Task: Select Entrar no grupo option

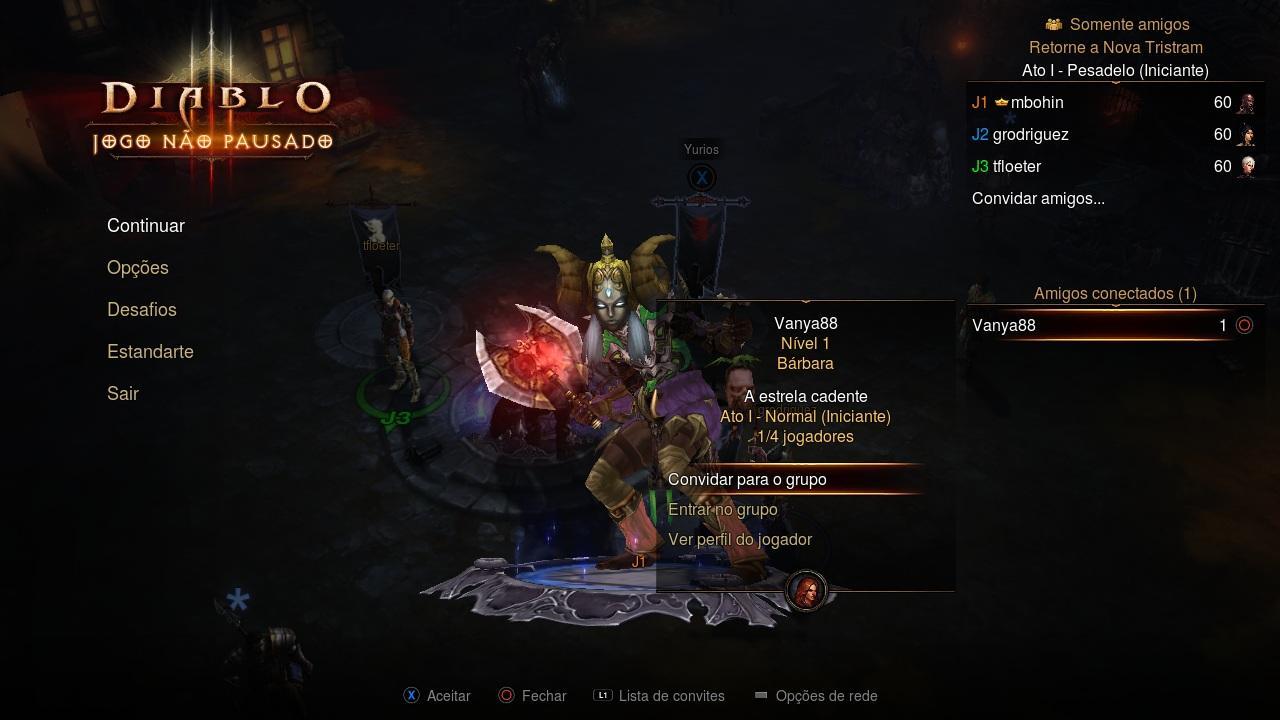Action: click(722, 510)
